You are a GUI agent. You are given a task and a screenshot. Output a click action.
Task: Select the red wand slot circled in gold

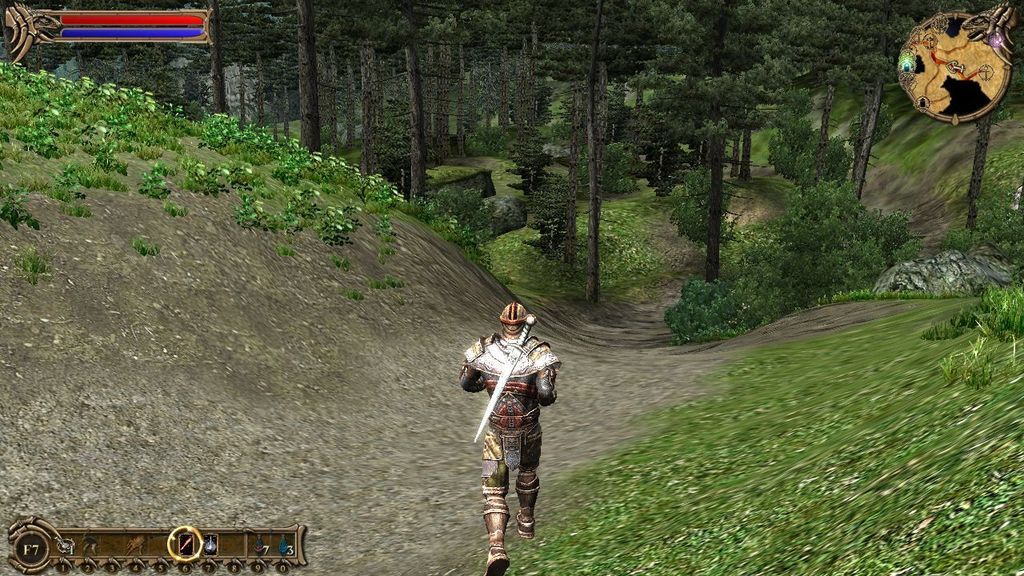185,543
